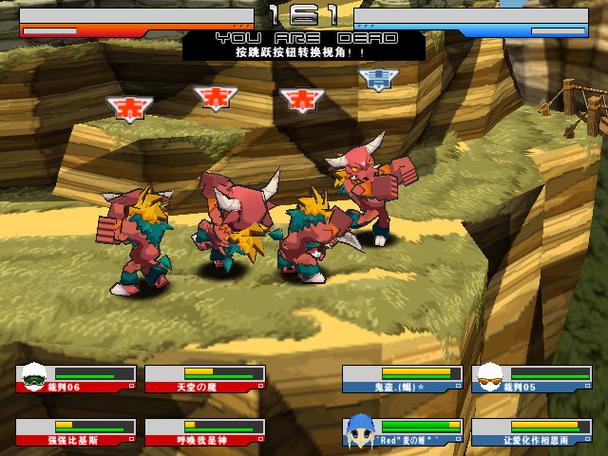Choose the 天堂の魔 player panel
Image resolution: width=608 pixels, height=456 pixels.
tap(204, 378)
